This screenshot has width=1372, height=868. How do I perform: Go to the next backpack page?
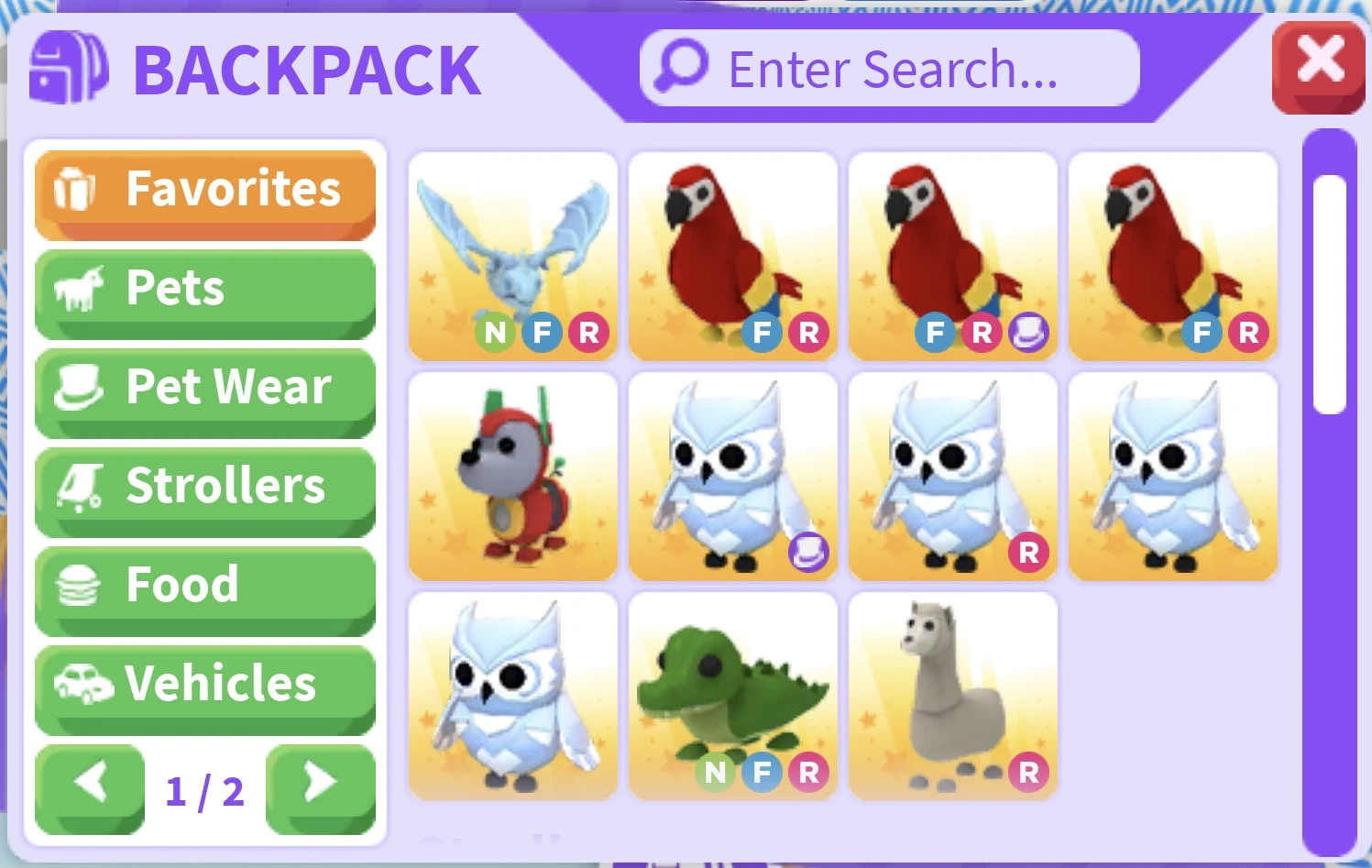point(321,786)
